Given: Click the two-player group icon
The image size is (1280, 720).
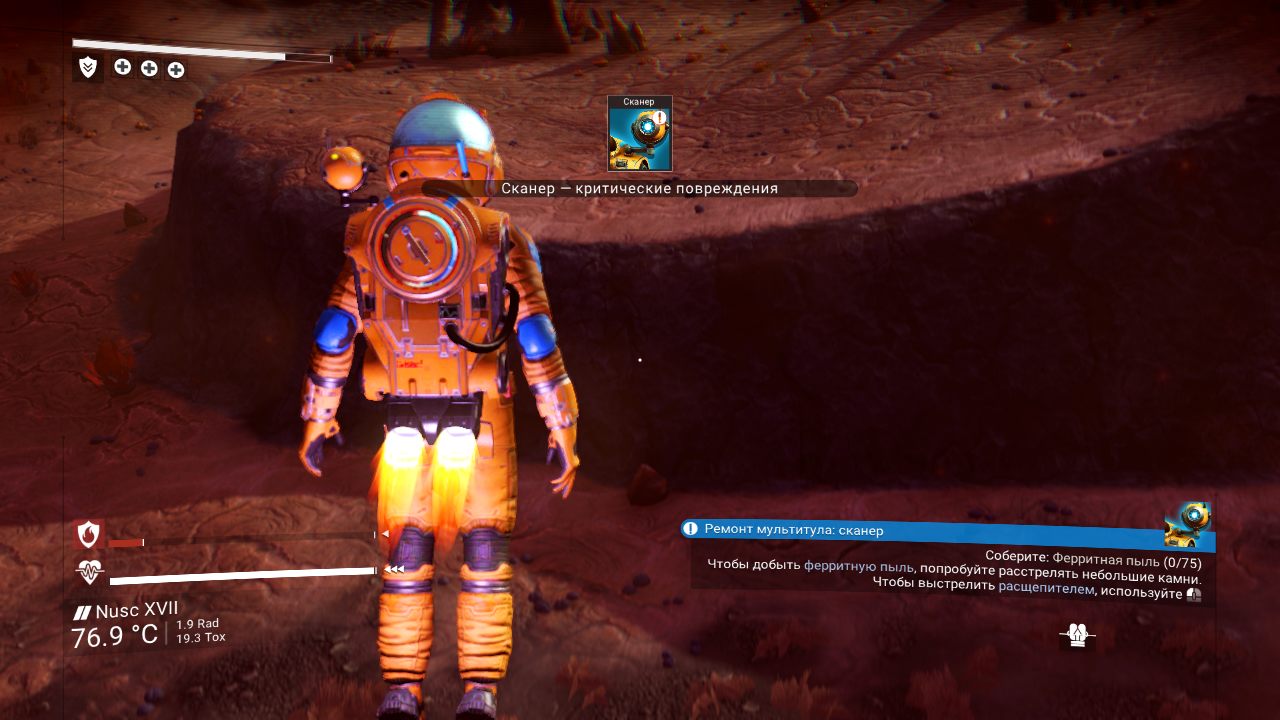Looking at the screenshot, I should pyautogui.click(x=1077, y=635).
